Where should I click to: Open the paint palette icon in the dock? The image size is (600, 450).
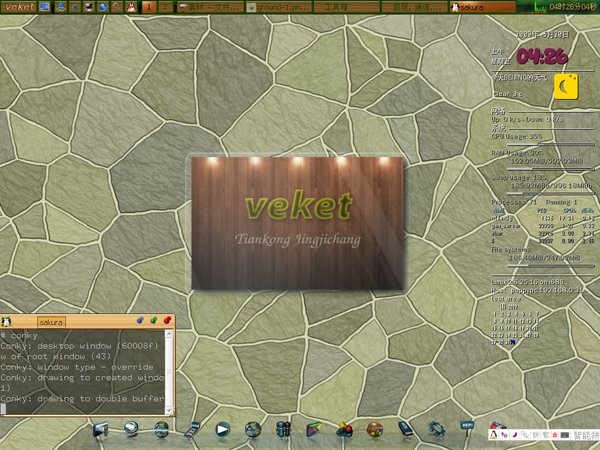pyautogui.click(x=375, y=429)
